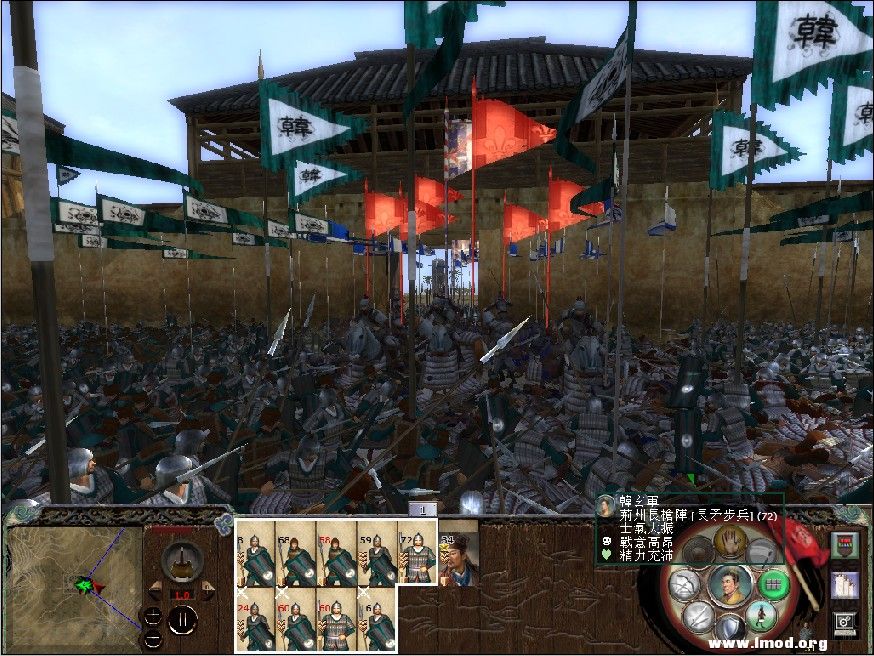Toggle the green formation grid button
This screenshot has height=656, width=874.
(772, 584)
